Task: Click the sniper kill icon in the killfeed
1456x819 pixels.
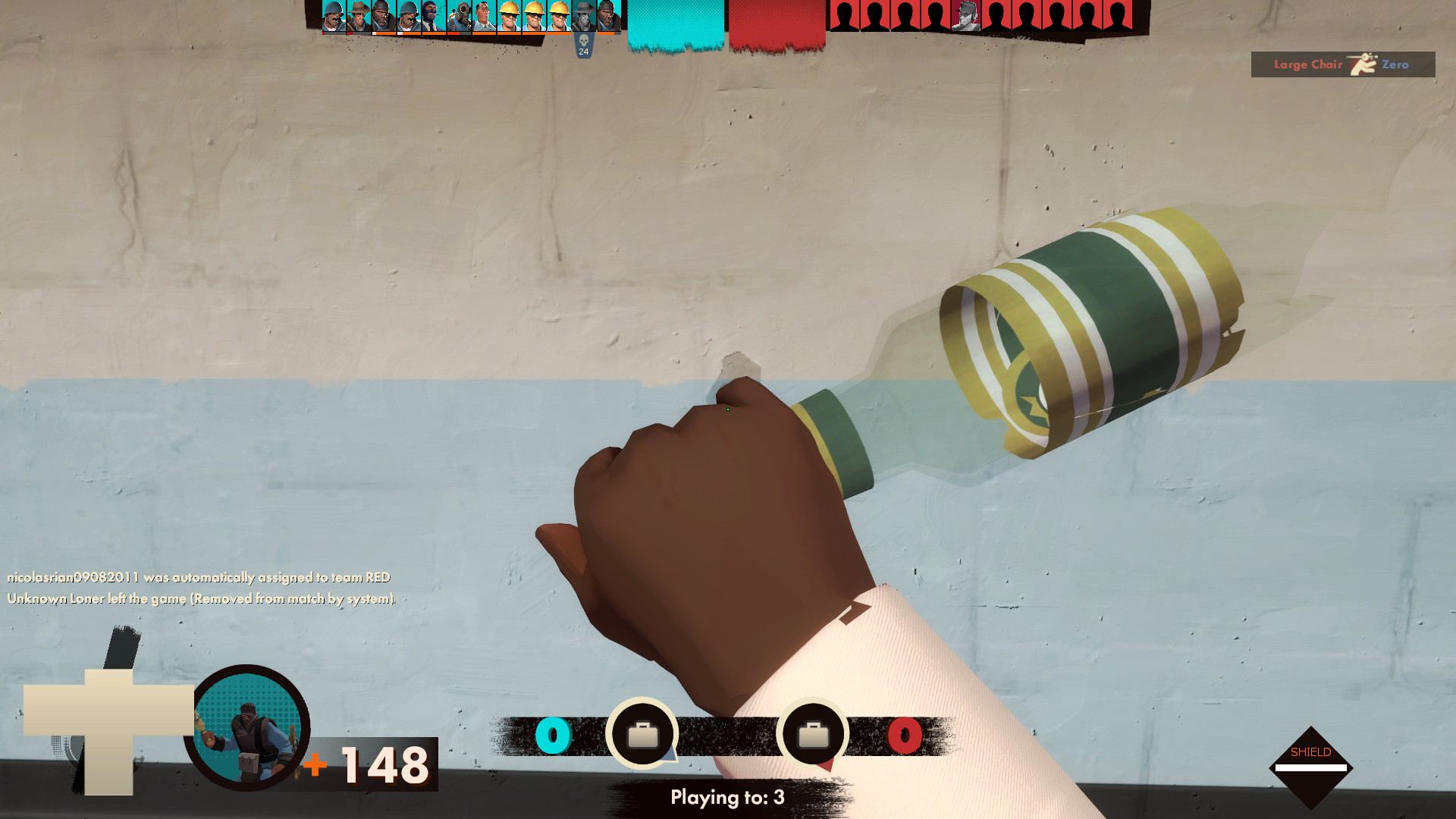Action: pos(1362,63)
